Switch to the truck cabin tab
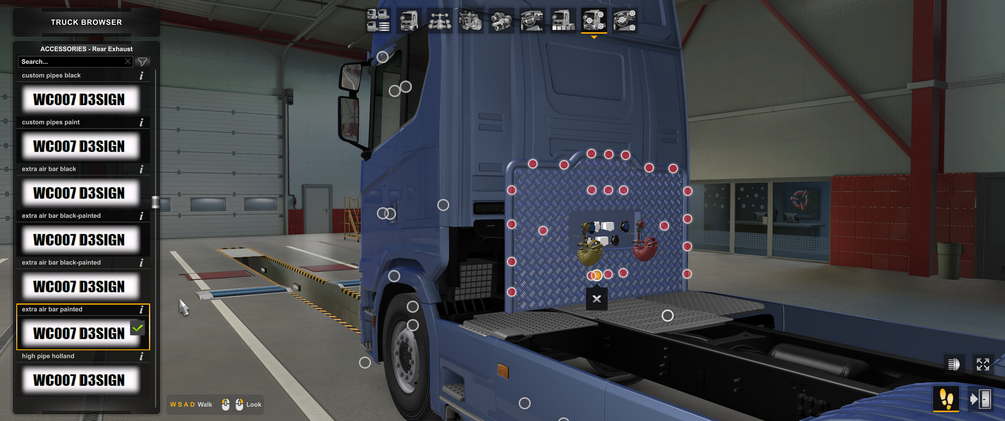Image resolution: width=1005 pixels, height=421 pixels. click(409, 20)
